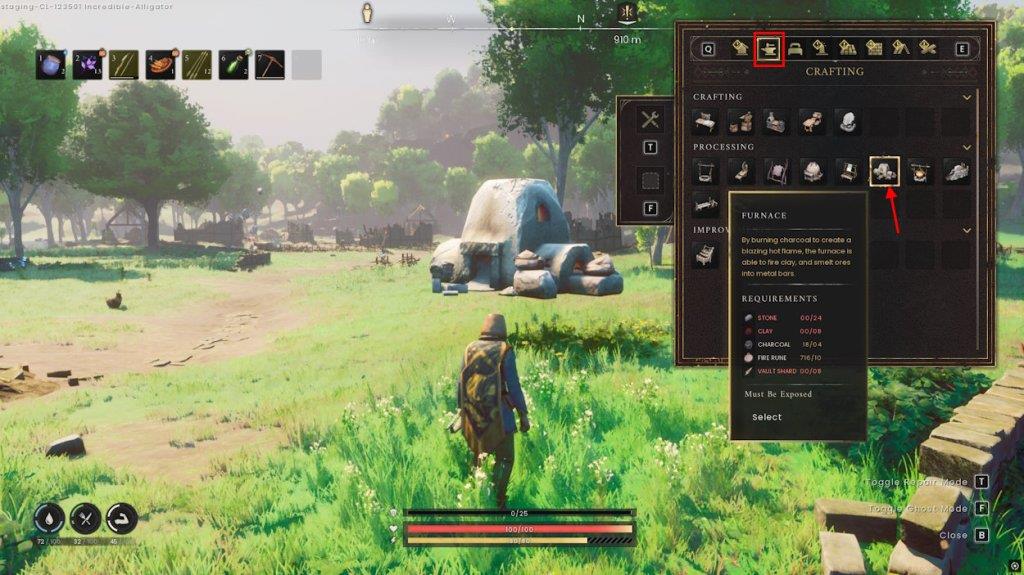The image size is (1024, 575).
Task: Switch to the anvil Crafting tab
Action: [768, 48]
